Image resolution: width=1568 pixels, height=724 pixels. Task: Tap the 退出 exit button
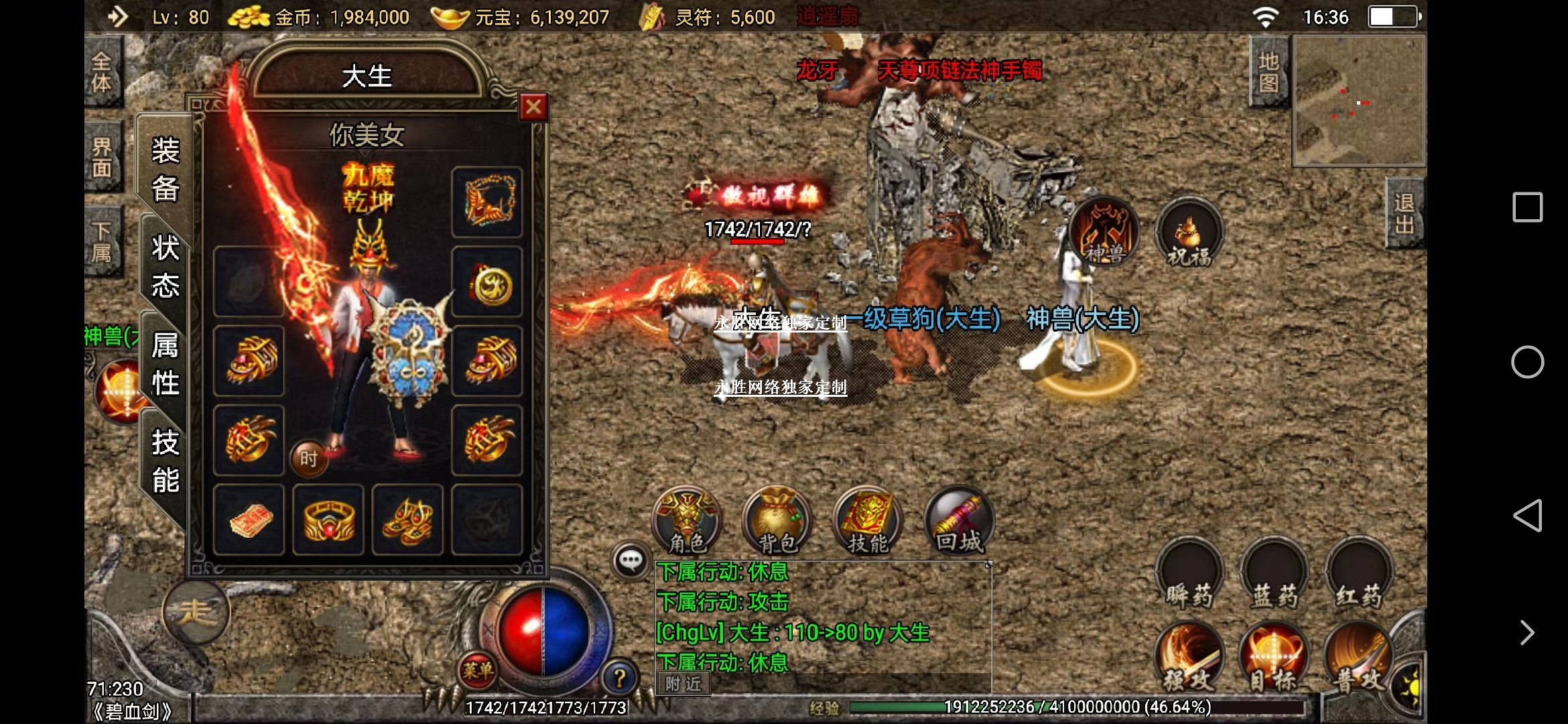click(1404, 213)
